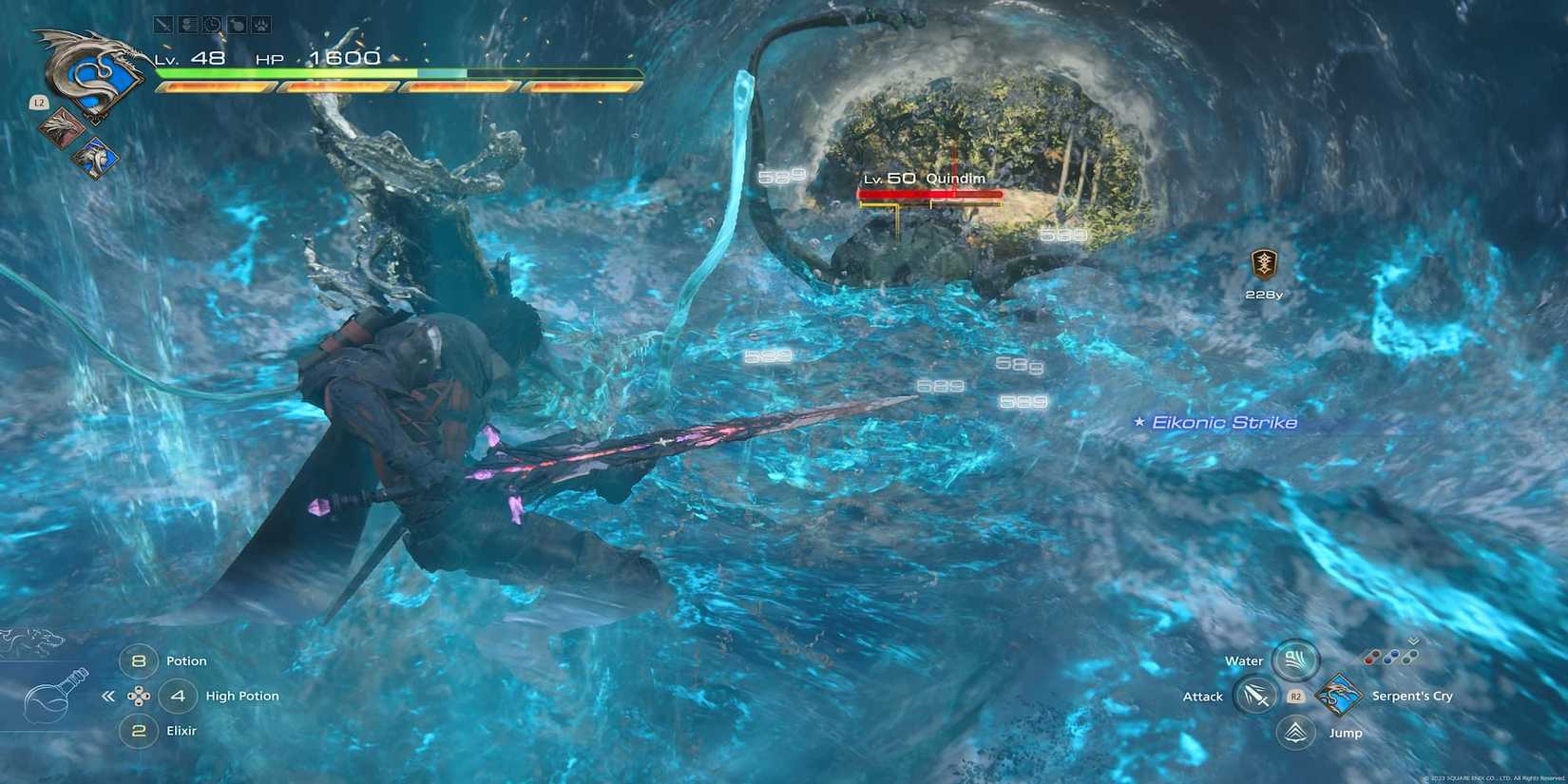Expand the combo list via the downward chevron
The height and width of the screenshot is (784, 1568).
(x=1413, y=640)
